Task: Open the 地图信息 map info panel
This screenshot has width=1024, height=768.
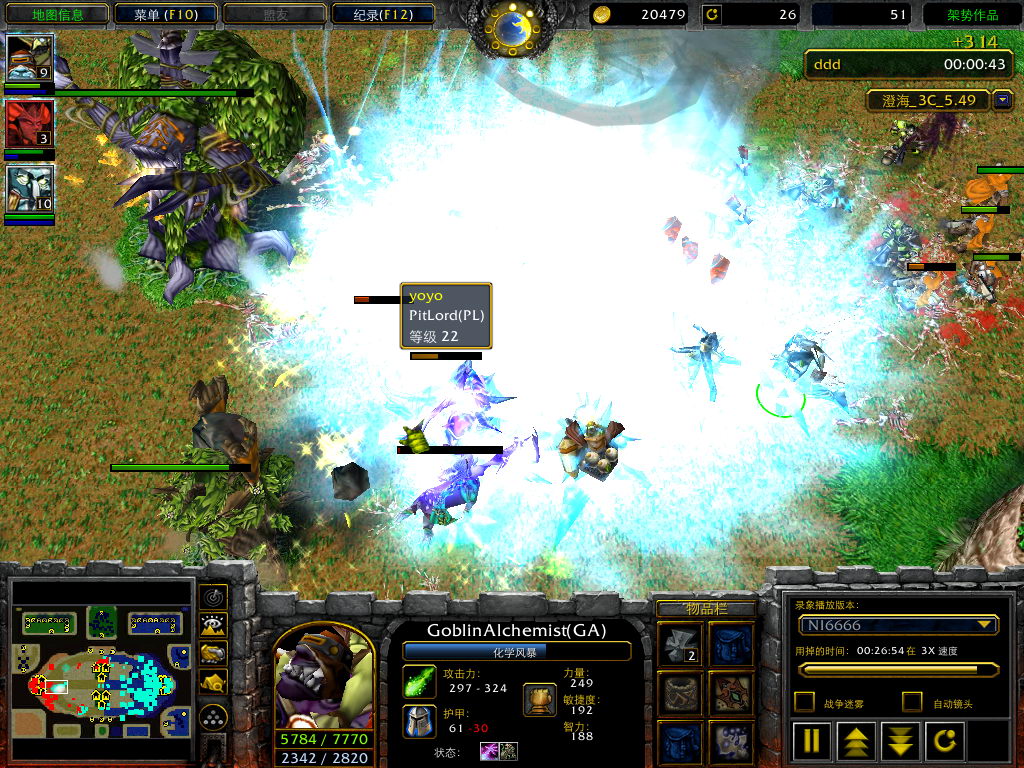Action: 55,14
